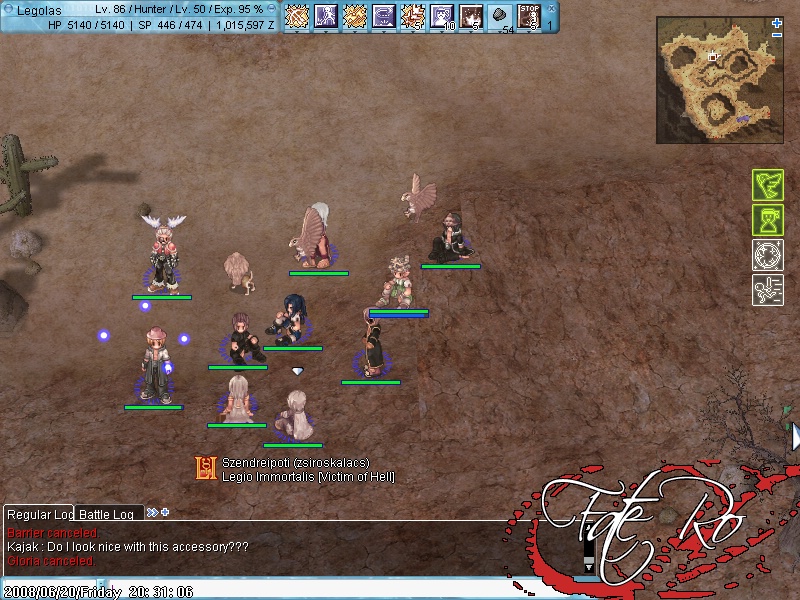Viewport: 800px width, 600px height.
Task: Add a new chat tab with plus icon
Action: [165, 513]
